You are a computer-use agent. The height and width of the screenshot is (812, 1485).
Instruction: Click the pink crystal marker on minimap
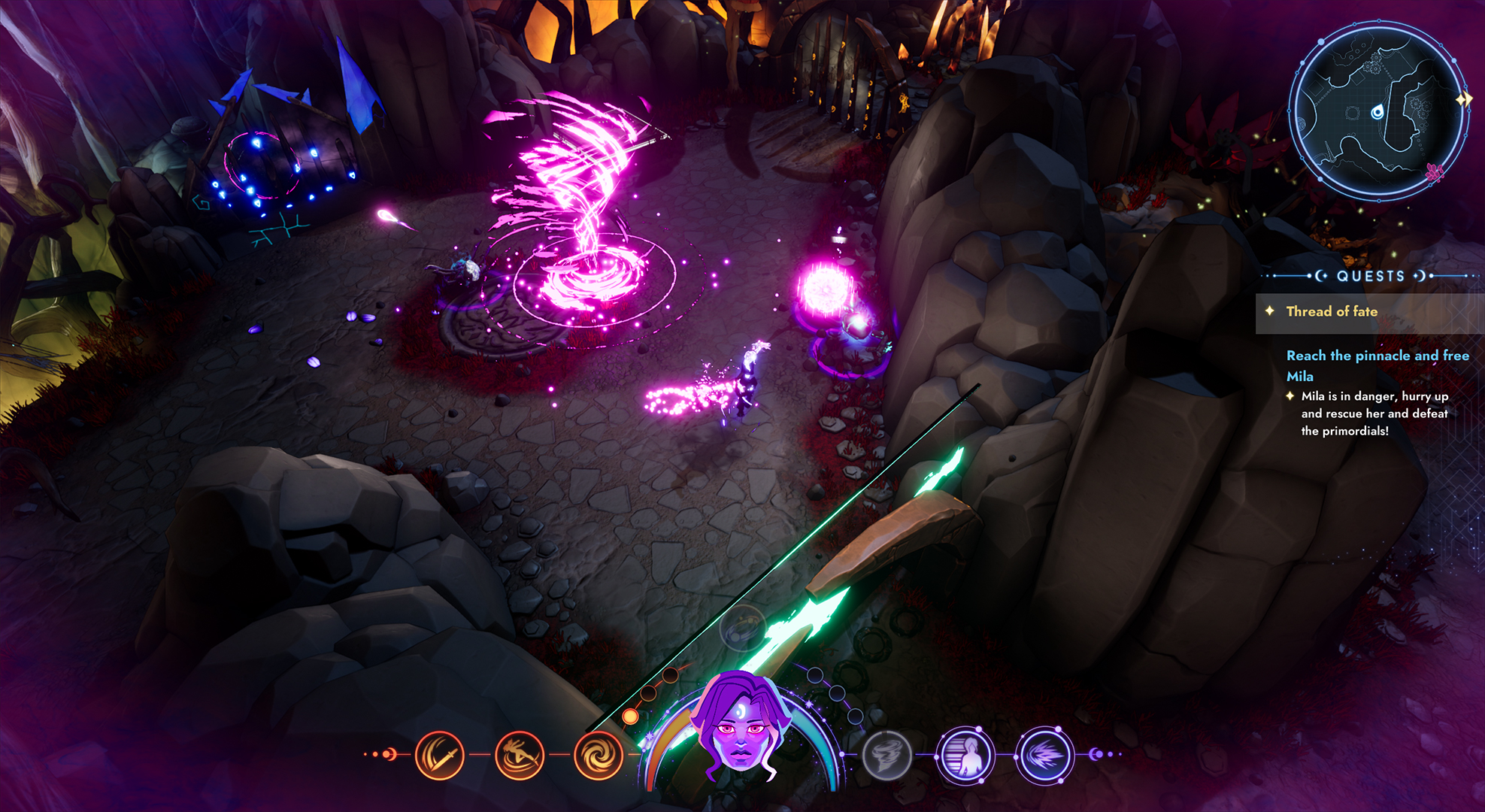tap(1435, 172)
